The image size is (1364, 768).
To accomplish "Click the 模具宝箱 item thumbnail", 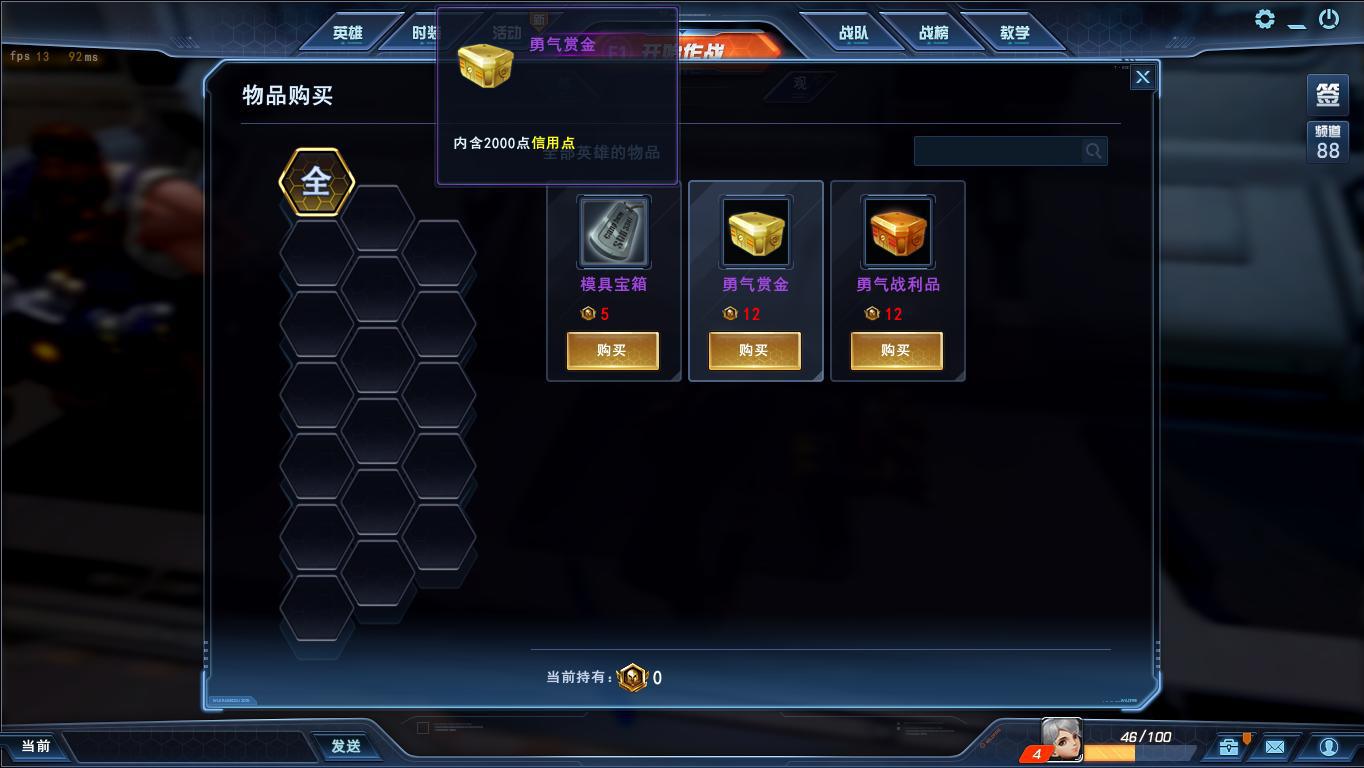I will [612, 231].
